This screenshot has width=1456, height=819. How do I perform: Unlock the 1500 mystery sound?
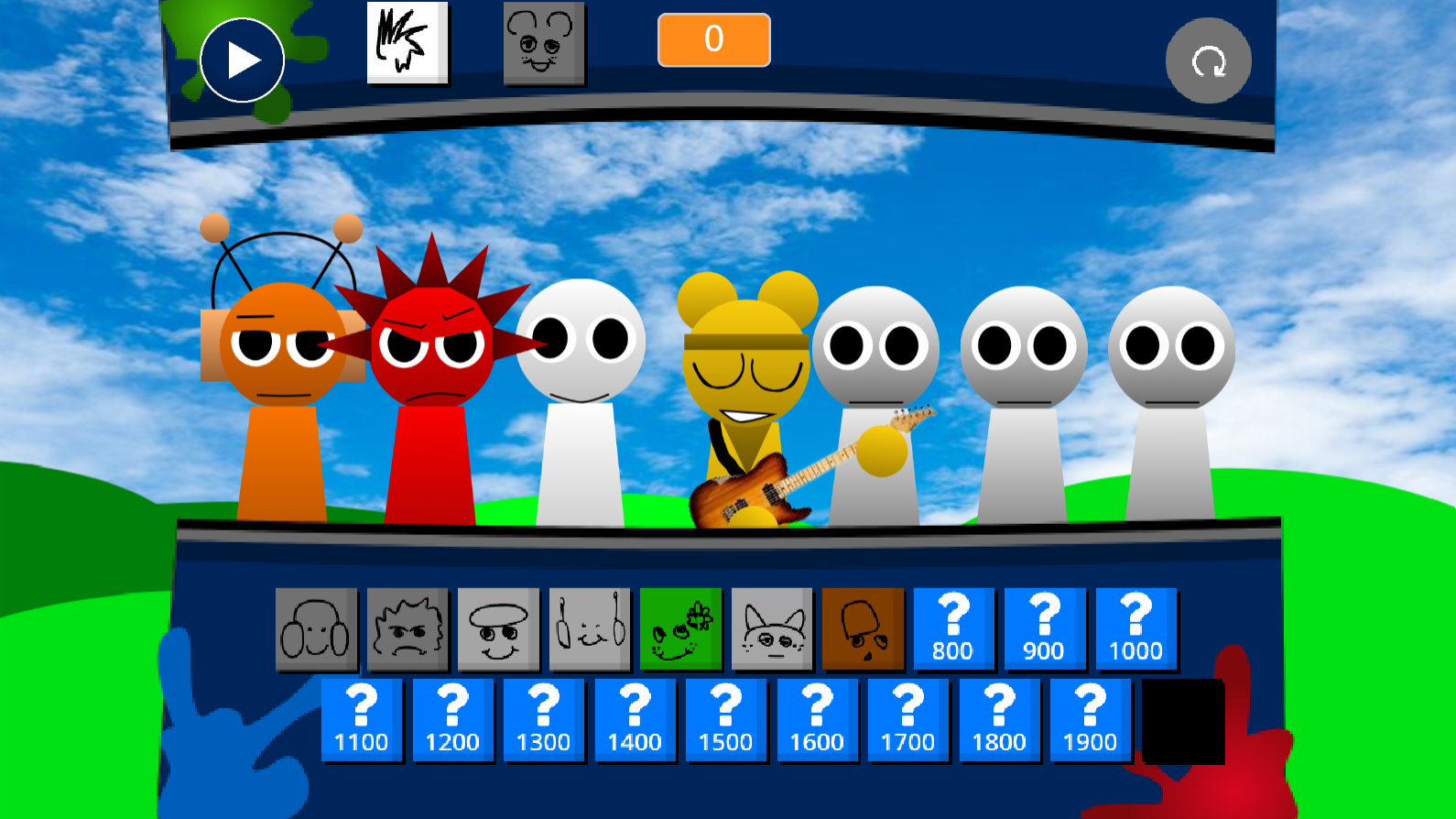pos(726,720)
